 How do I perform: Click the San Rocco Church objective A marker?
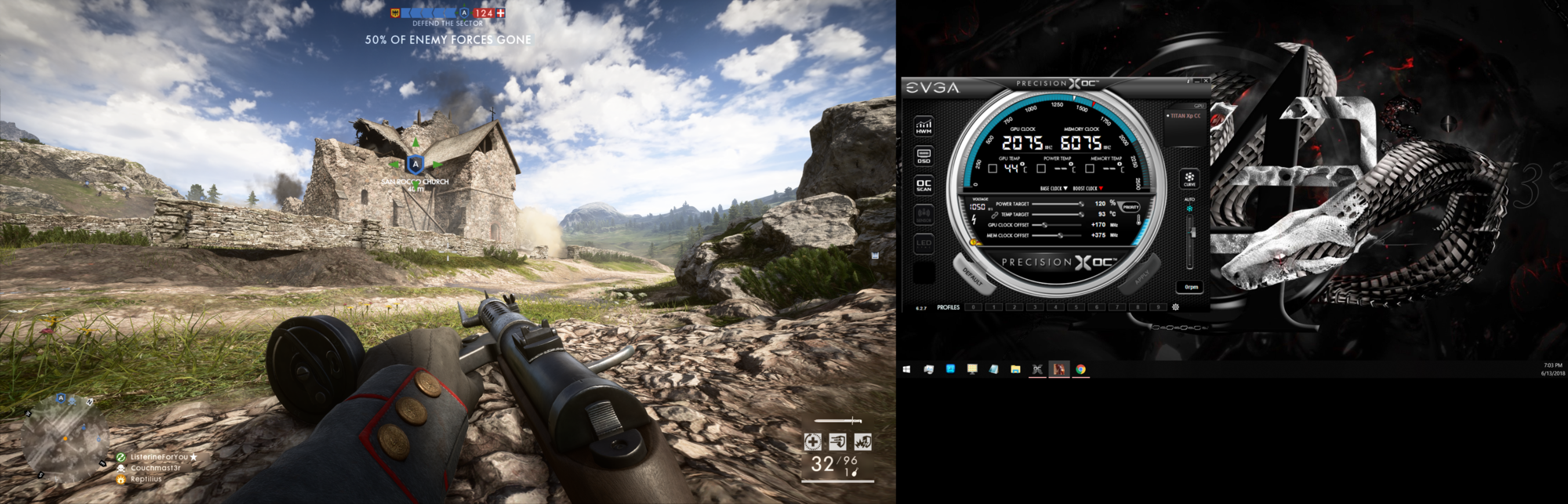tap(416, 165)
